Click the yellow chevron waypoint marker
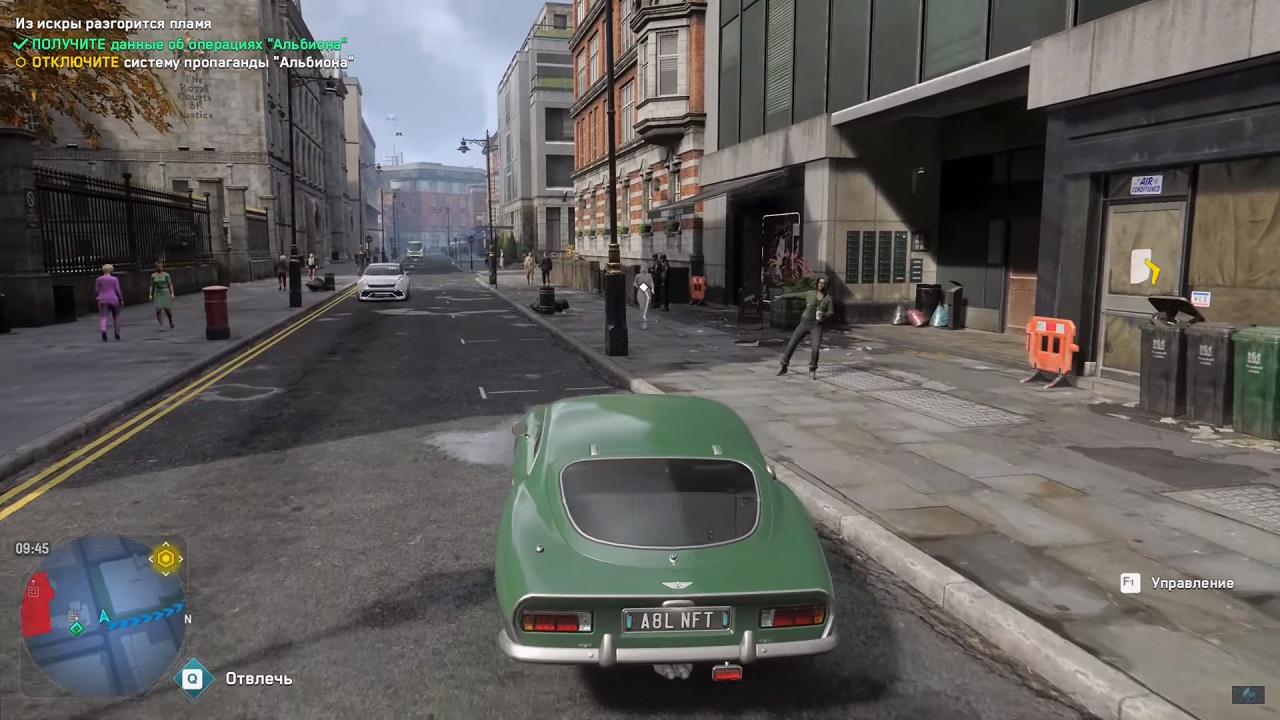 (x=1152, y=268)
